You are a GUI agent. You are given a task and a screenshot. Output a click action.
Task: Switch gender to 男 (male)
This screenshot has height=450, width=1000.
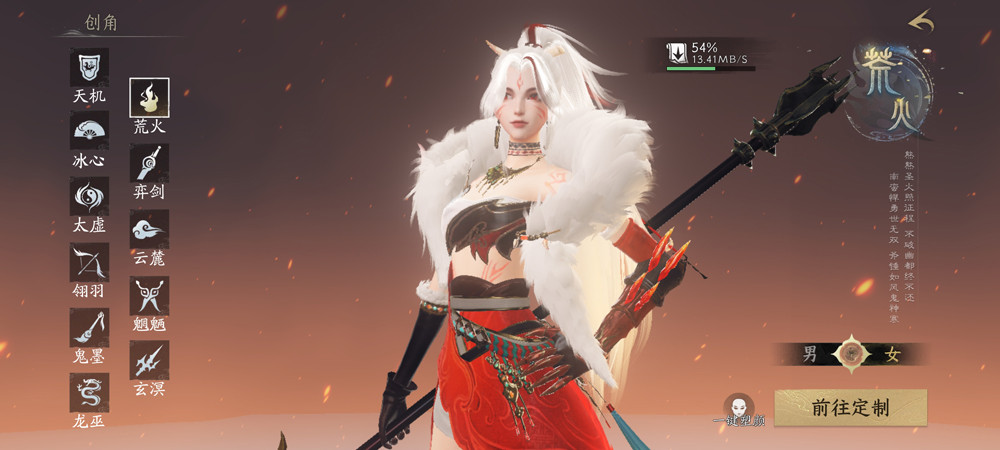pos(811,353)
